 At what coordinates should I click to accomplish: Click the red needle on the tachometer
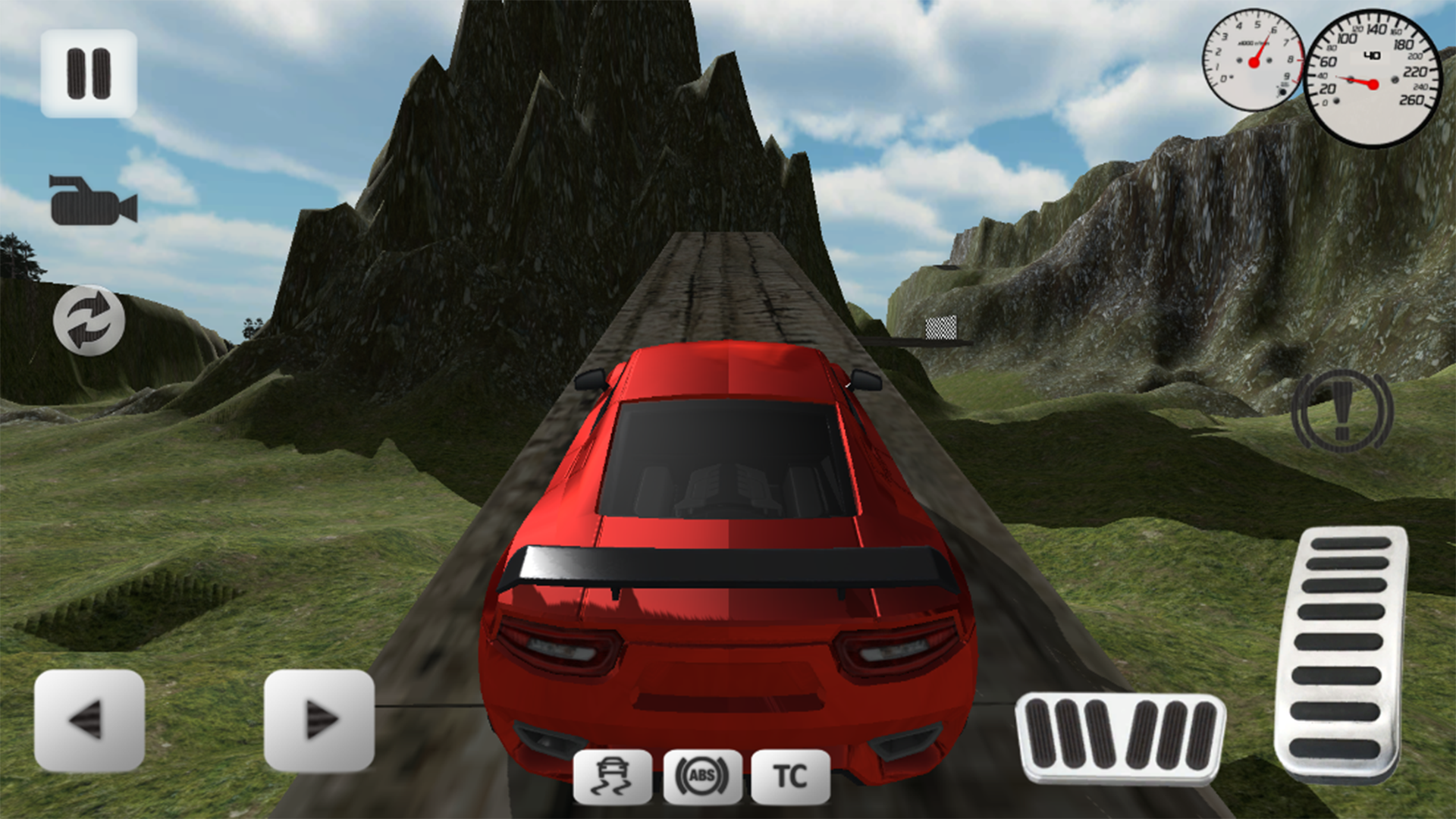(x=1261, y=53)
